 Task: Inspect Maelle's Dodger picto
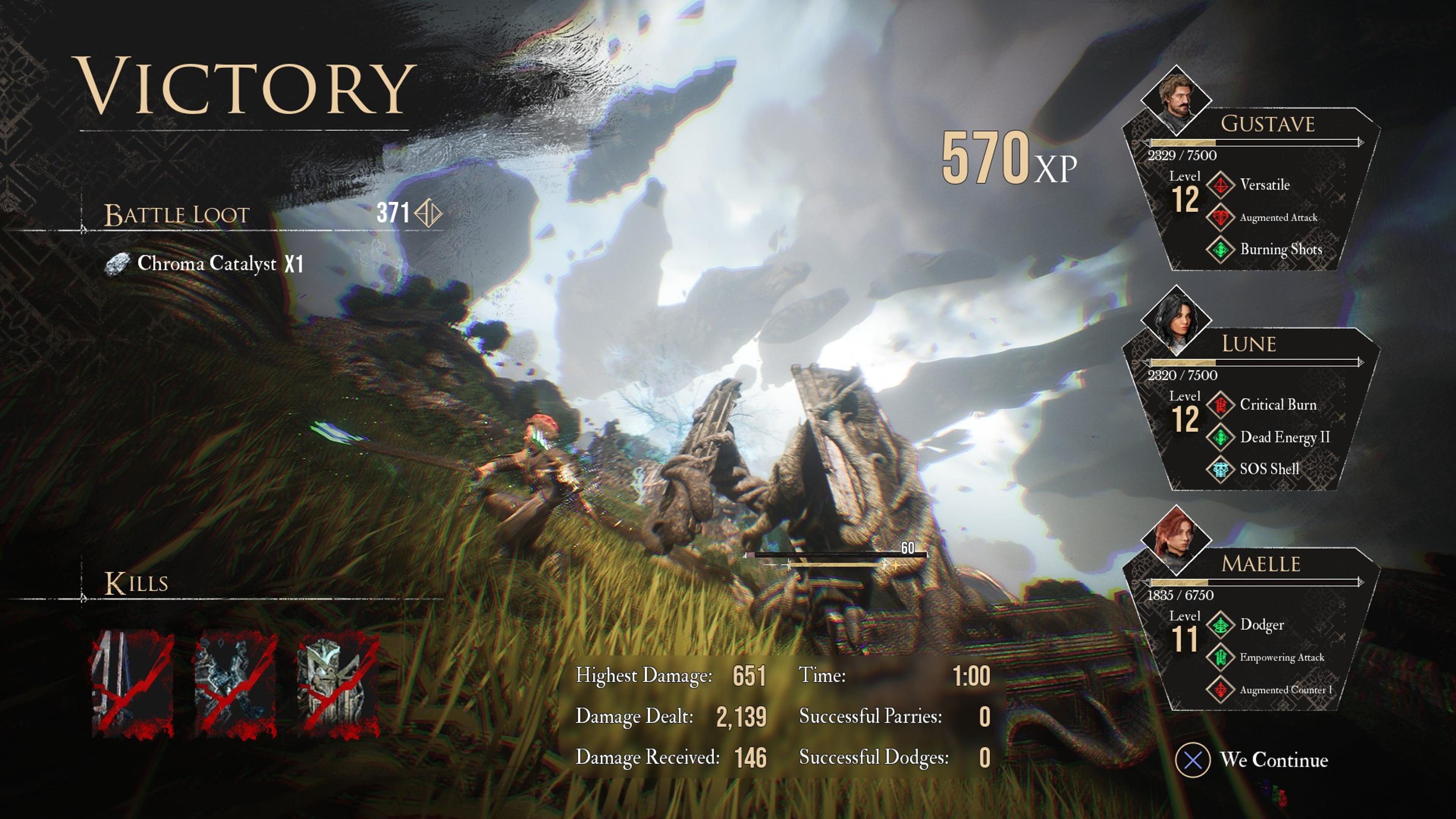(x=1261, y=624)
